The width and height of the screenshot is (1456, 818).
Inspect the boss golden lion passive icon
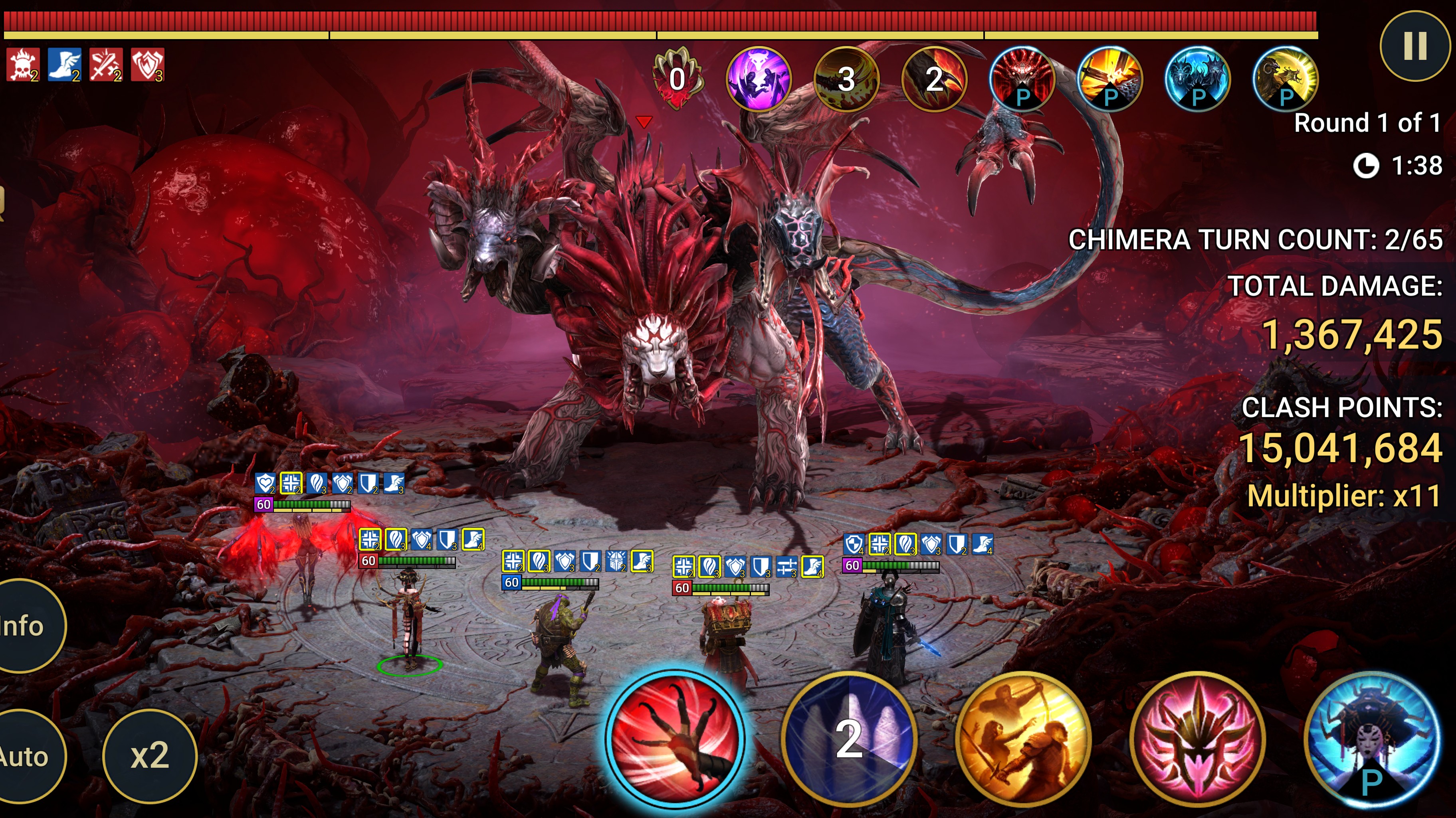[x=1285, y=79]
